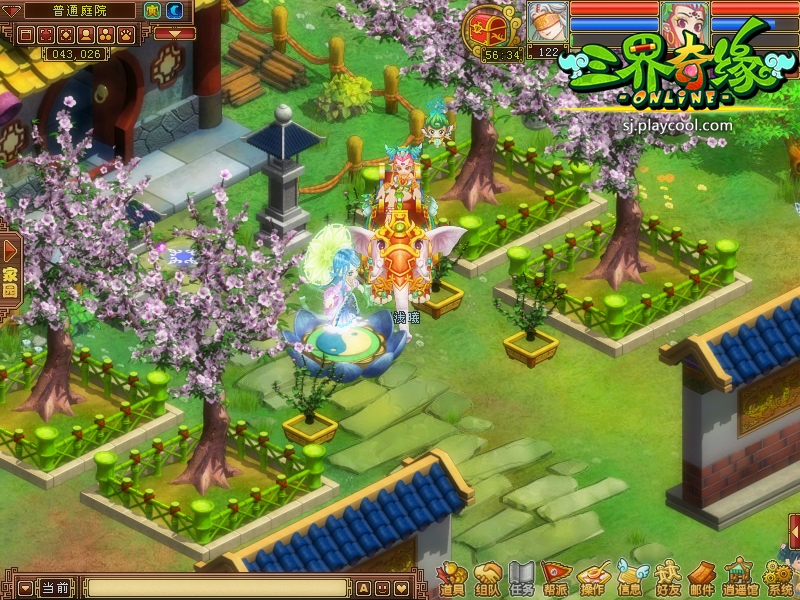Viewport: 800px width, 600px height.
Task: Open the 任务 quest log
Action: coord(522,579)
